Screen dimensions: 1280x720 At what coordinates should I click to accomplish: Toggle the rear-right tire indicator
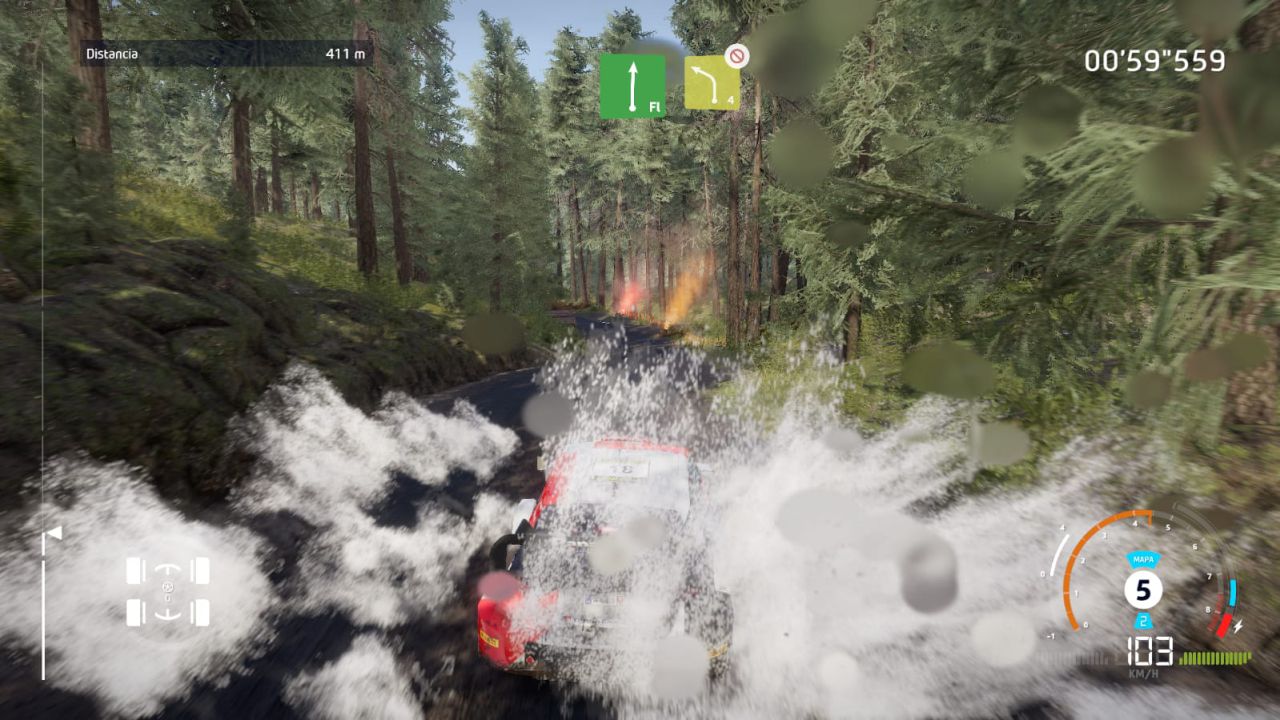(x=202, y=613)
